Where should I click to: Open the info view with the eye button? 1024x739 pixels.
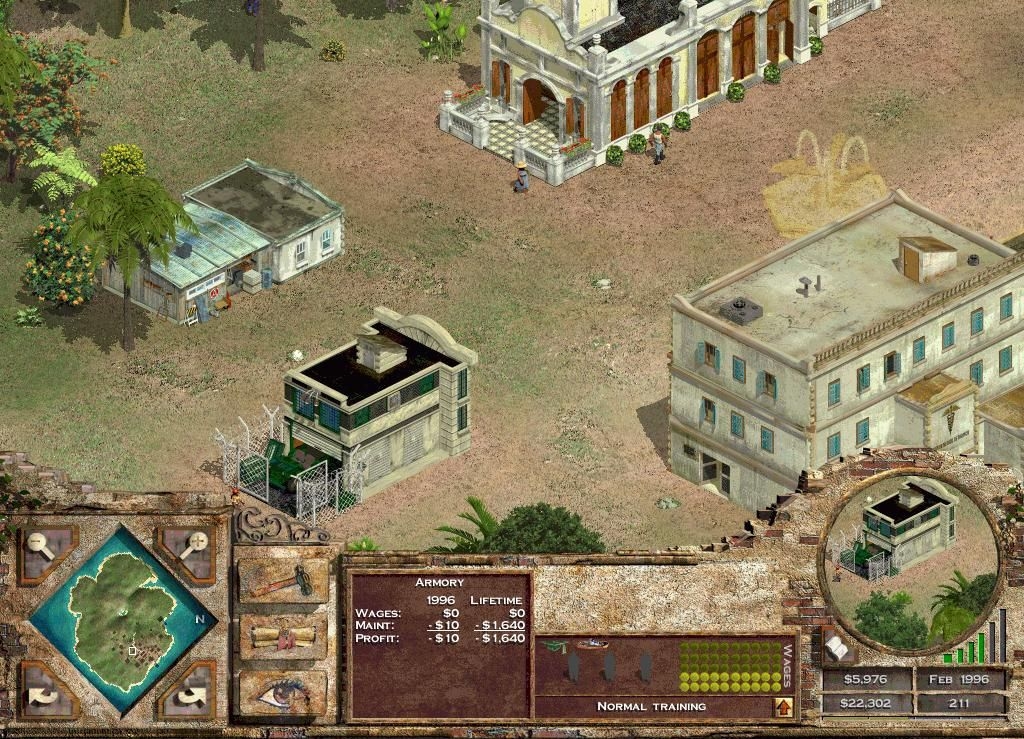pos(283,690)
